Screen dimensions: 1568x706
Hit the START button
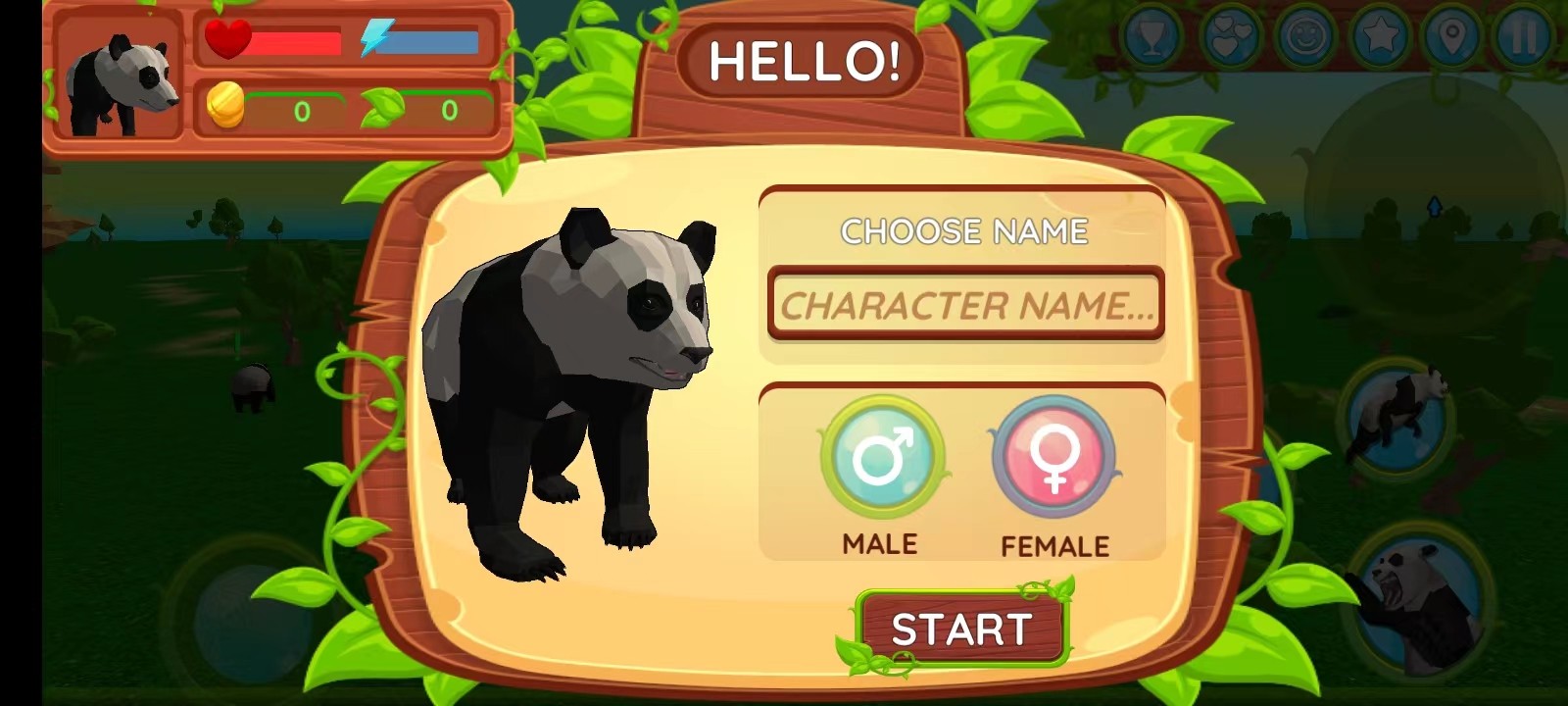click(961, 629)
